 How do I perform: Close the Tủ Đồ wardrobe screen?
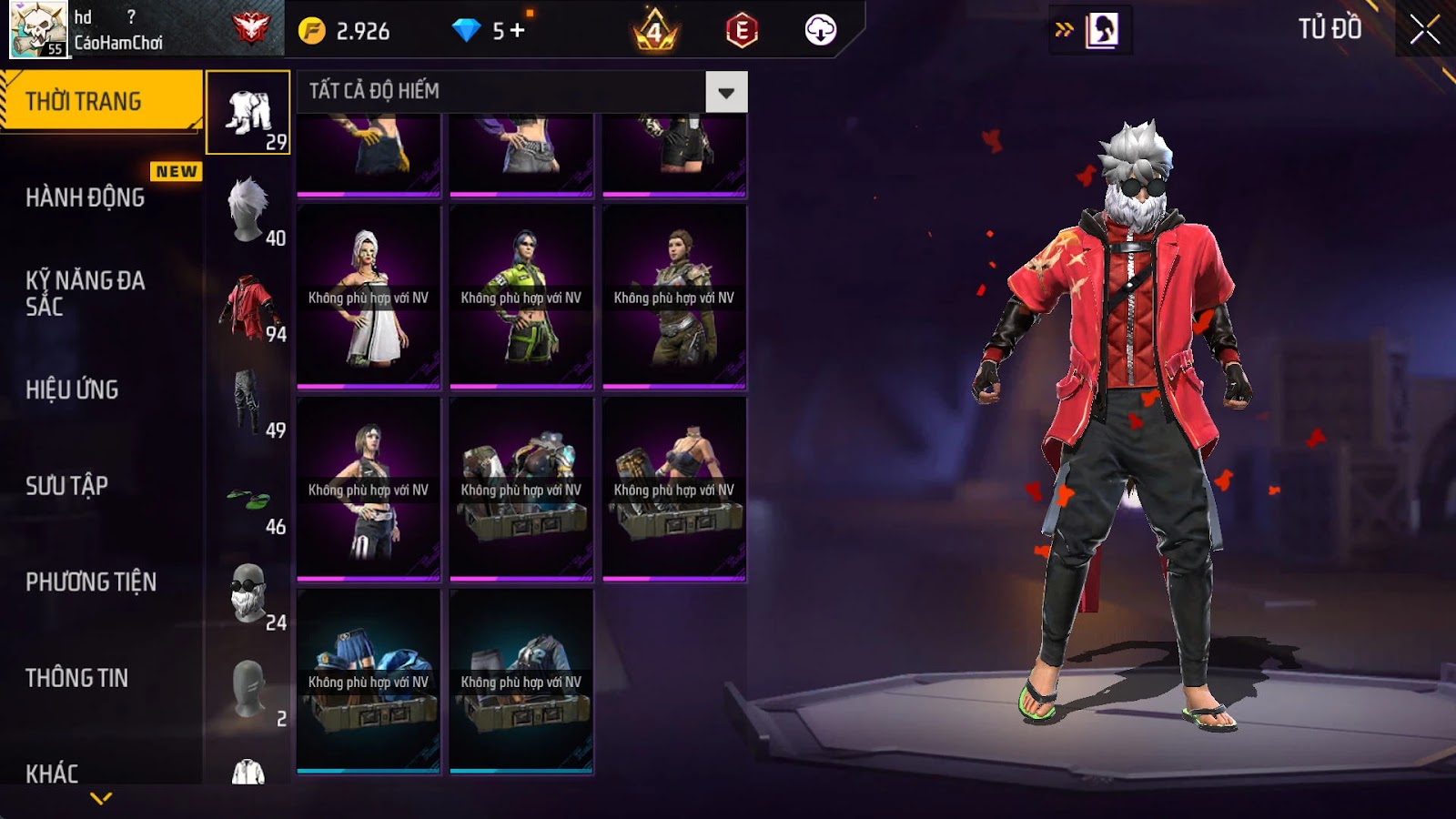pyautogui.click(x=1424, y=30)
